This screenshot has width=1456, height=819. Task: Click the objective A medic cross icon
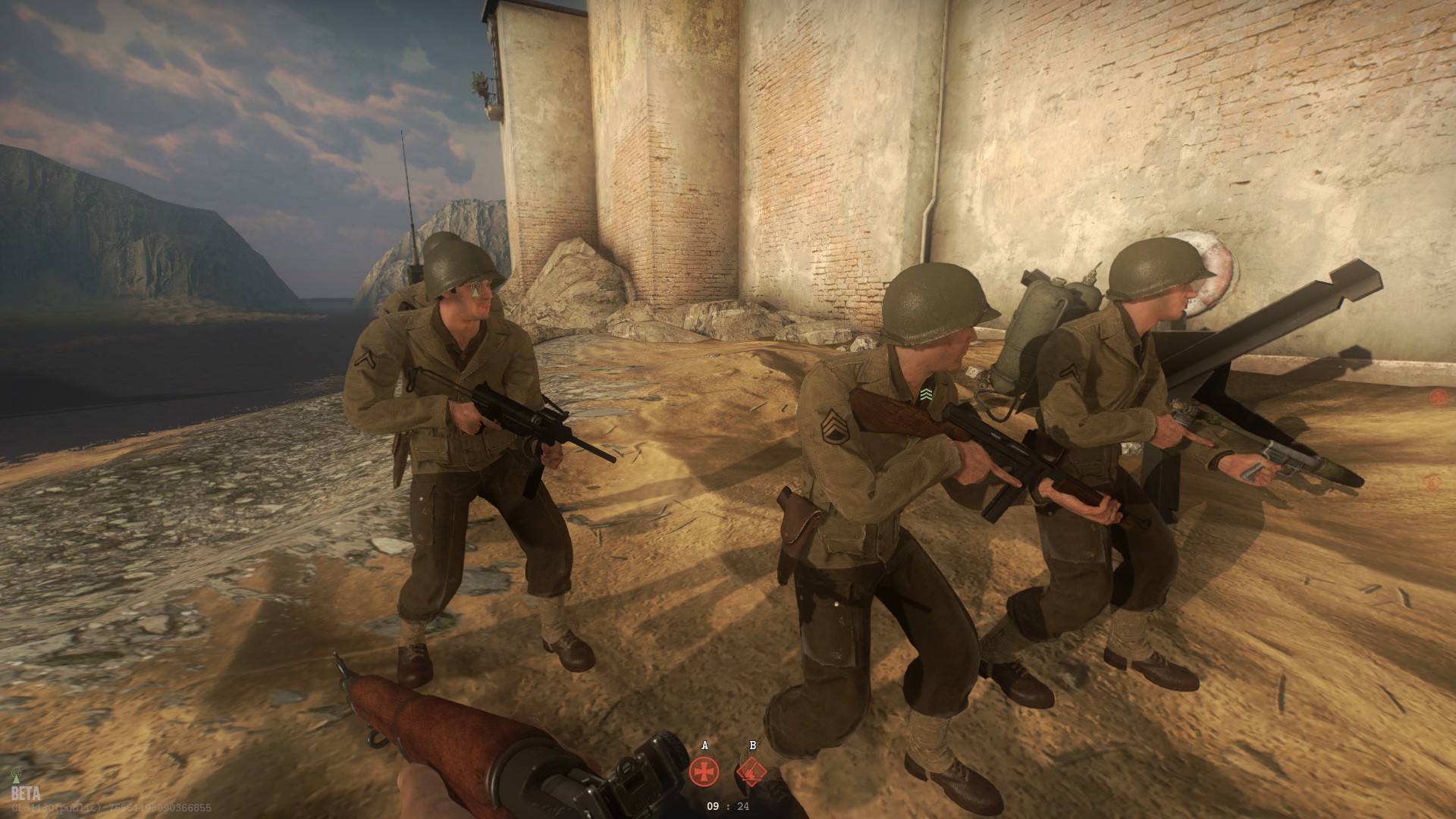pyautogui.click(x=704, y=771)
